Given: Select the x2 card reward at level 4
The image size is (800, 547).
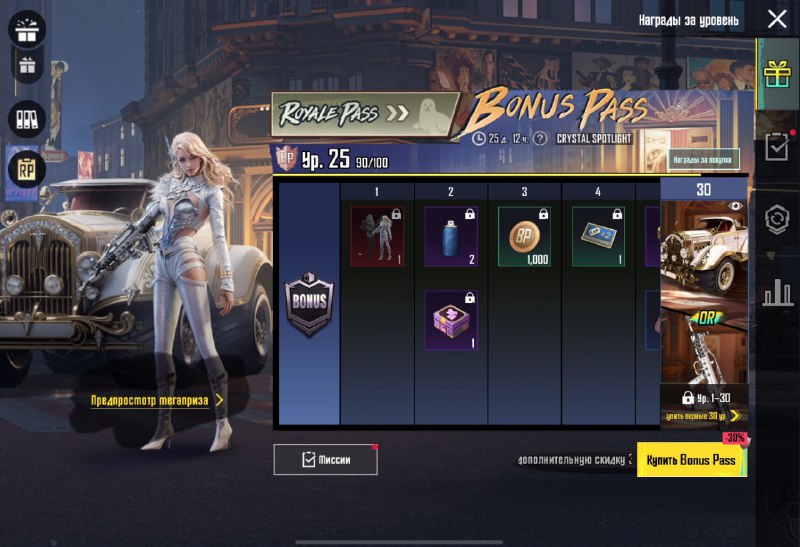Looking at the screenshot, I should [x=598, y=236].
